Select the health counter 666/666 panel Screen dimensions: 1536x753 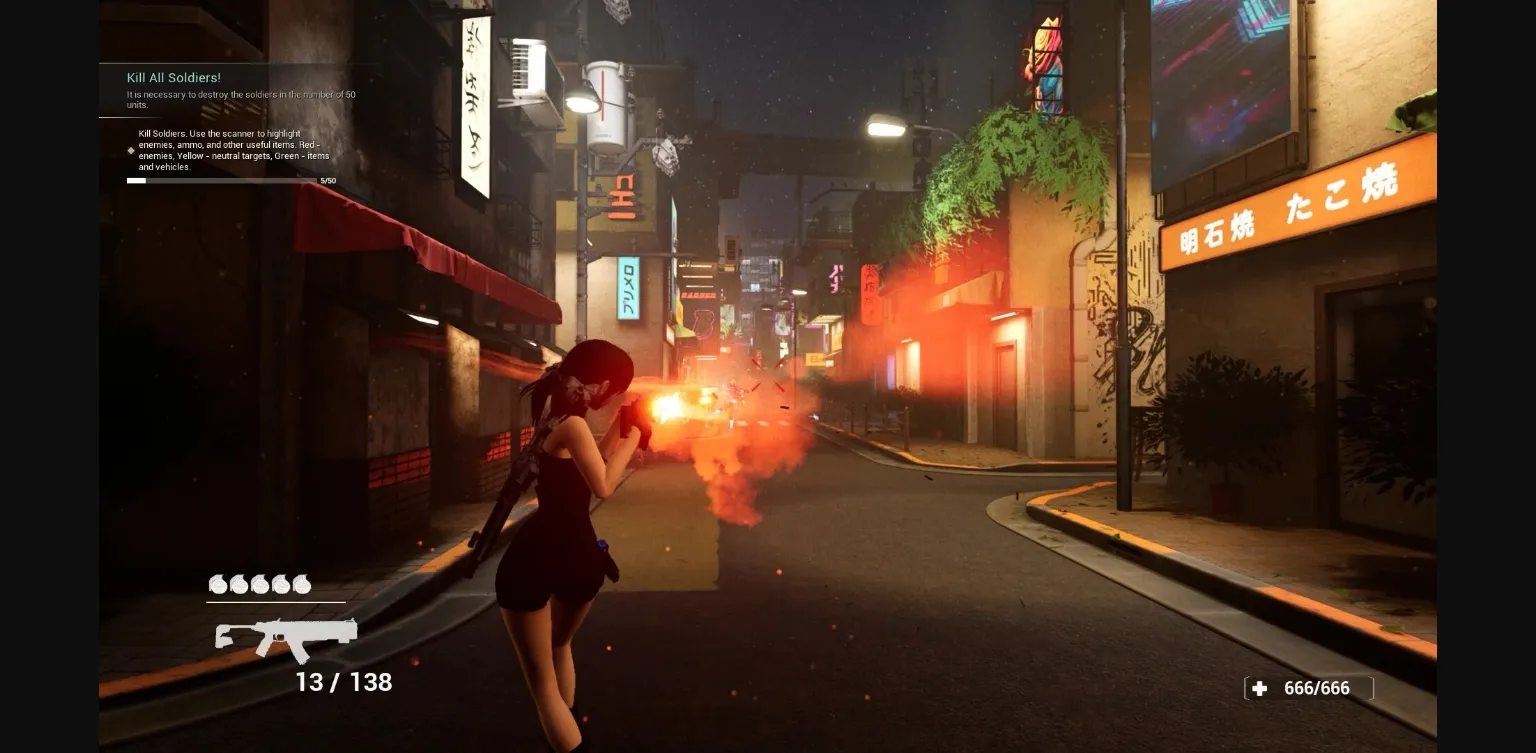pyautogui.click(x=1308, y=688)
